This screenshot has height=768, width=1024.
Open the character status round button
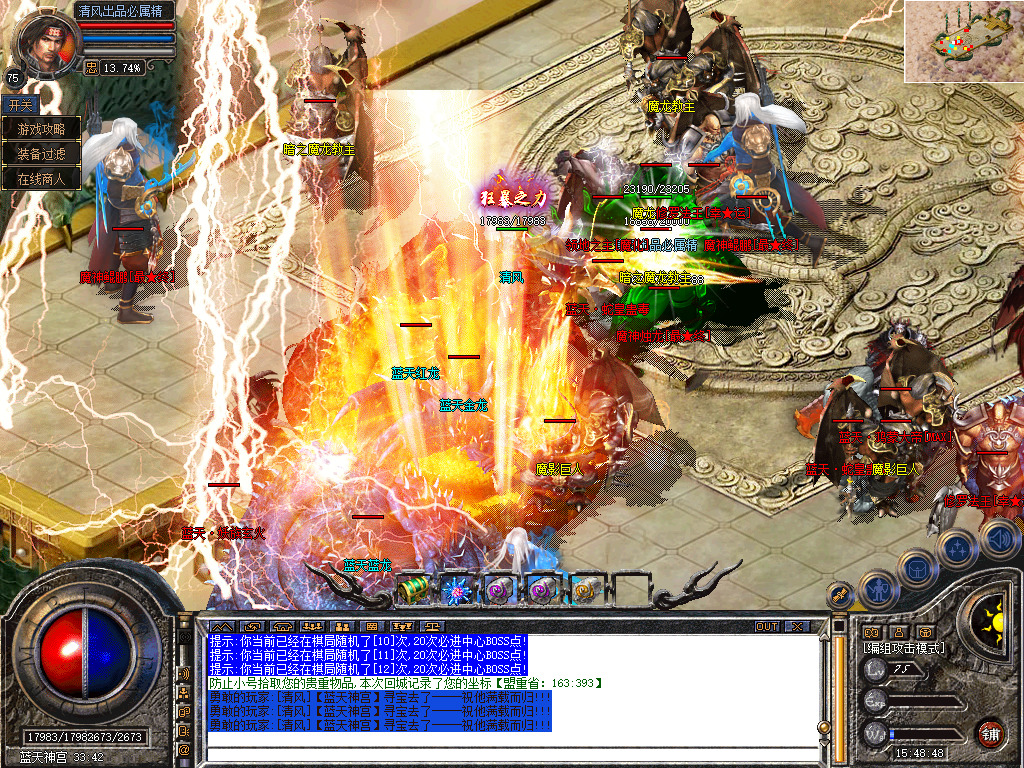click(877, 590)
